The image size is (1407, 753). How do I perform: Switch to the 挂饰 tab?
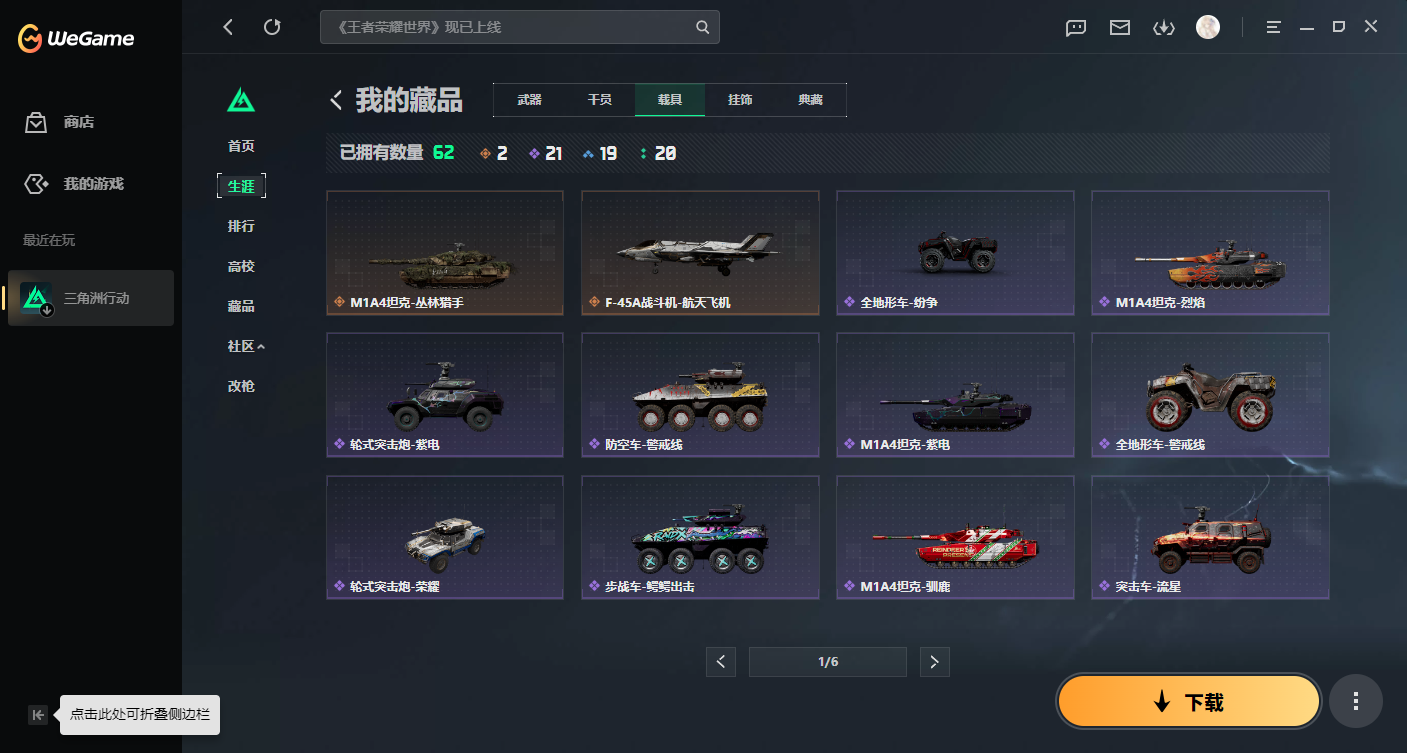[x=740, y=100]
